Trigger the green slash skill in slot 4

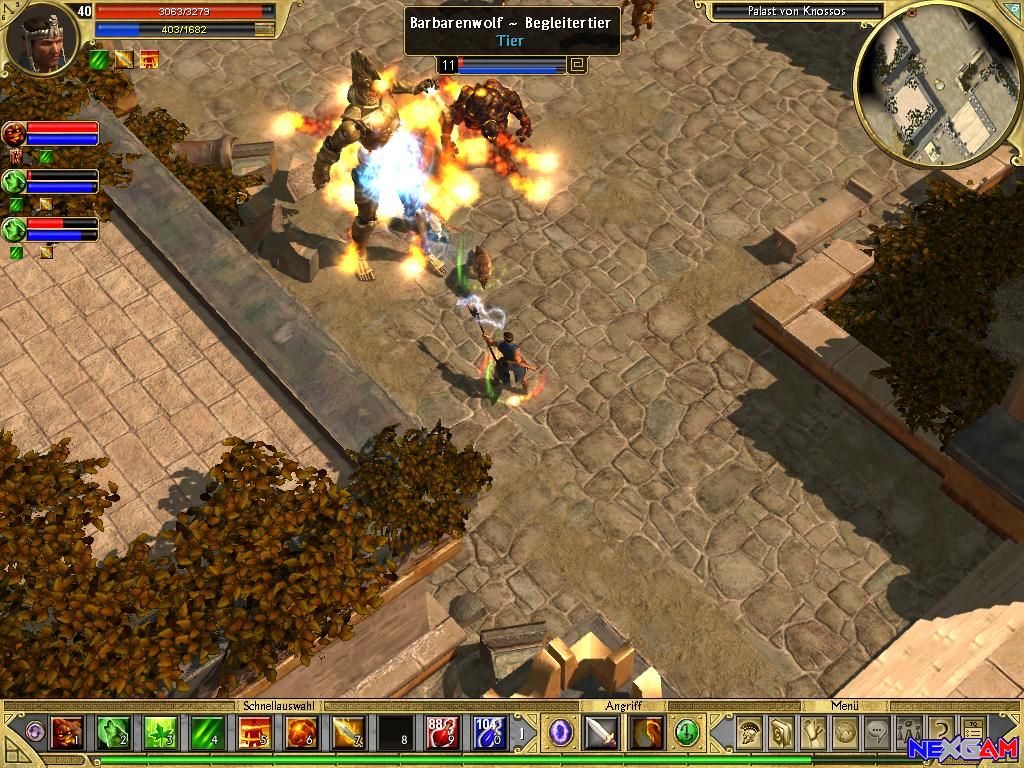pyautogui.click(x=207, y=734)
